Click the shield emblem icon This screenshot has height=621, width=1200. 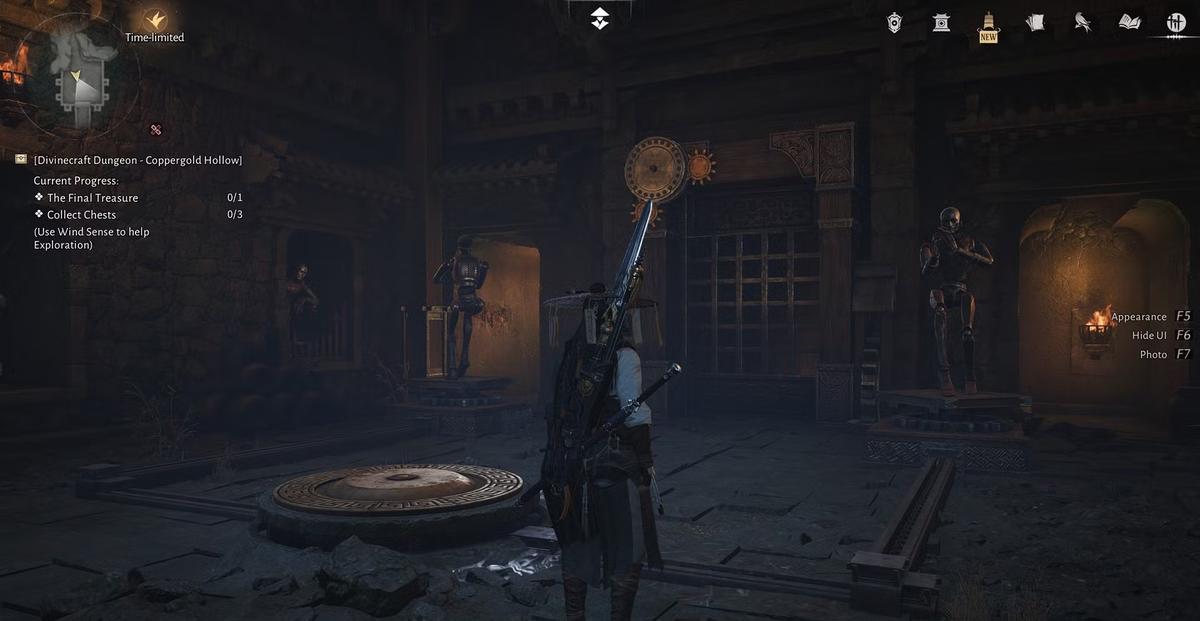(894, 22)
